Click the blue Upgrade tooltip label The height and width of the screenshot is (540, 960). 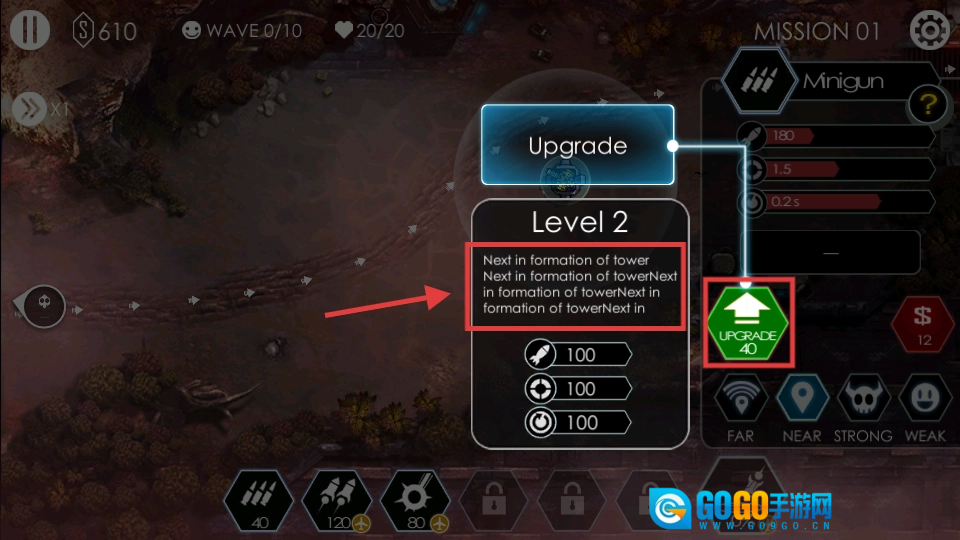point(577,146)
